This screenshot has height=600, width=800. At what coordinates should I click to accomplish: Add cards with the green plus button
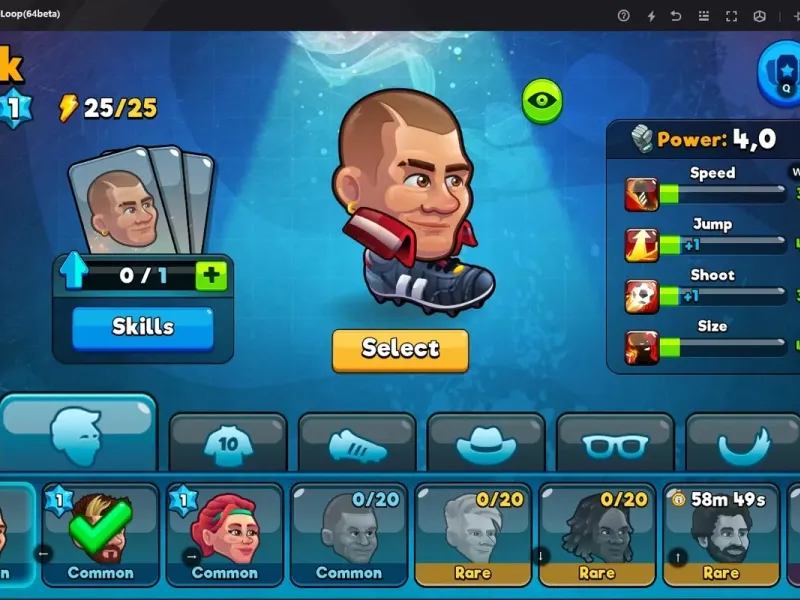click(x=211, y=275)
